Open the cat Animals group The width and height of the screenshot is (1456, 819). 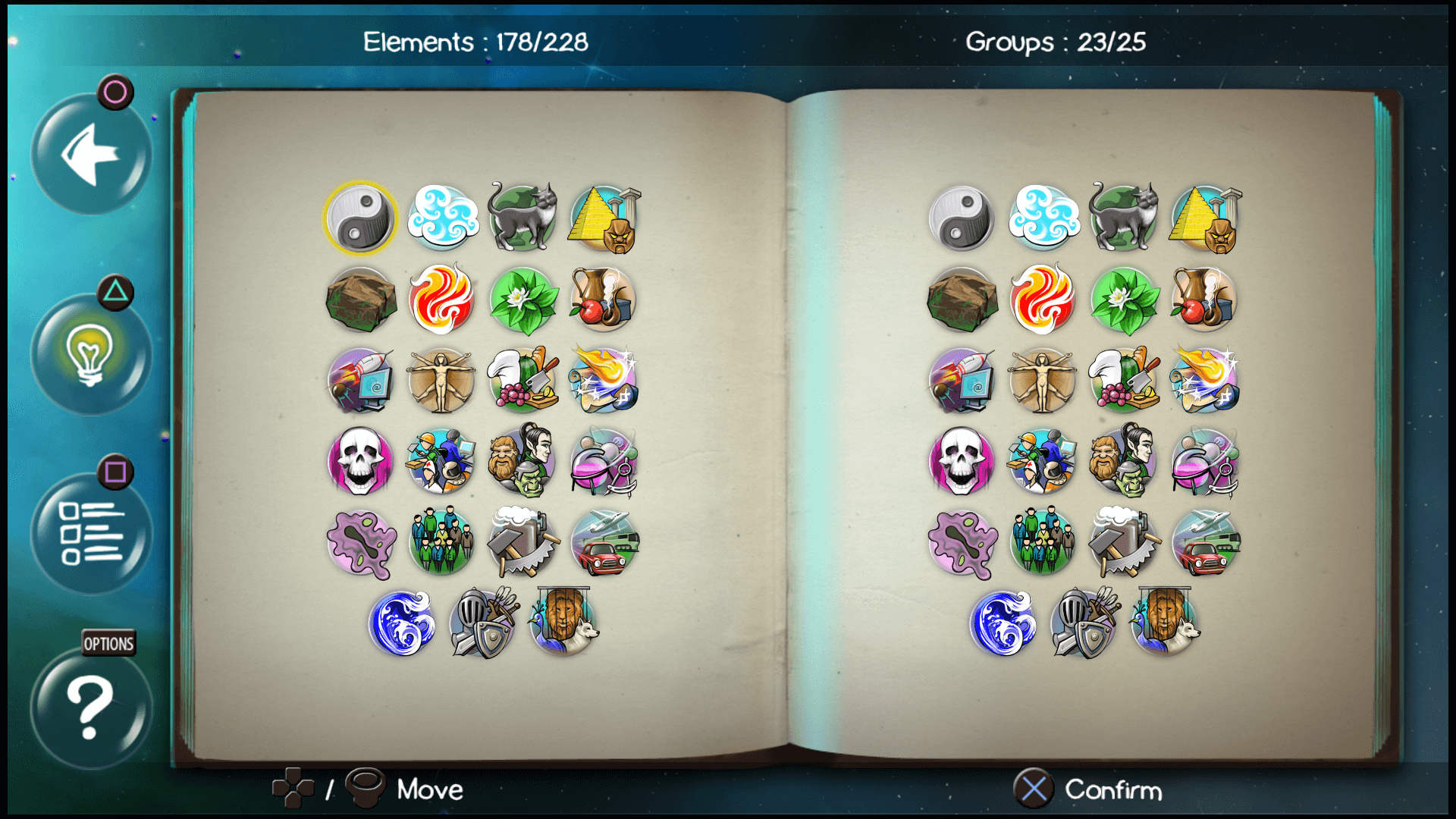[x=521, y=218]
